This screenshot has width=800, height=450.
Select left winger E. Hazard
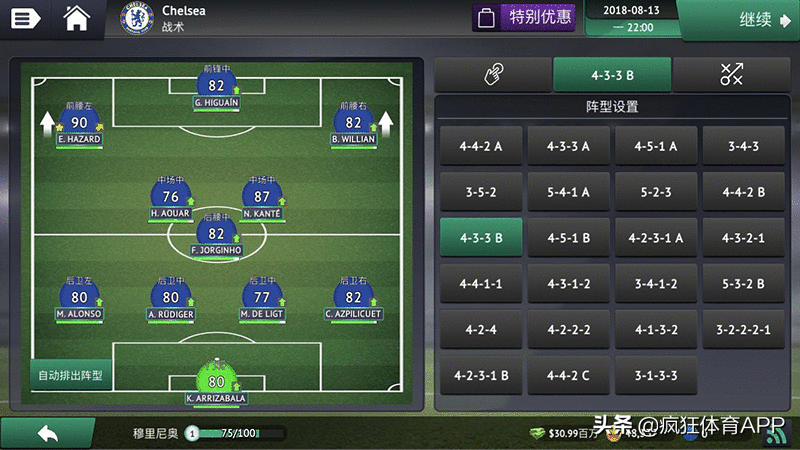79,126
